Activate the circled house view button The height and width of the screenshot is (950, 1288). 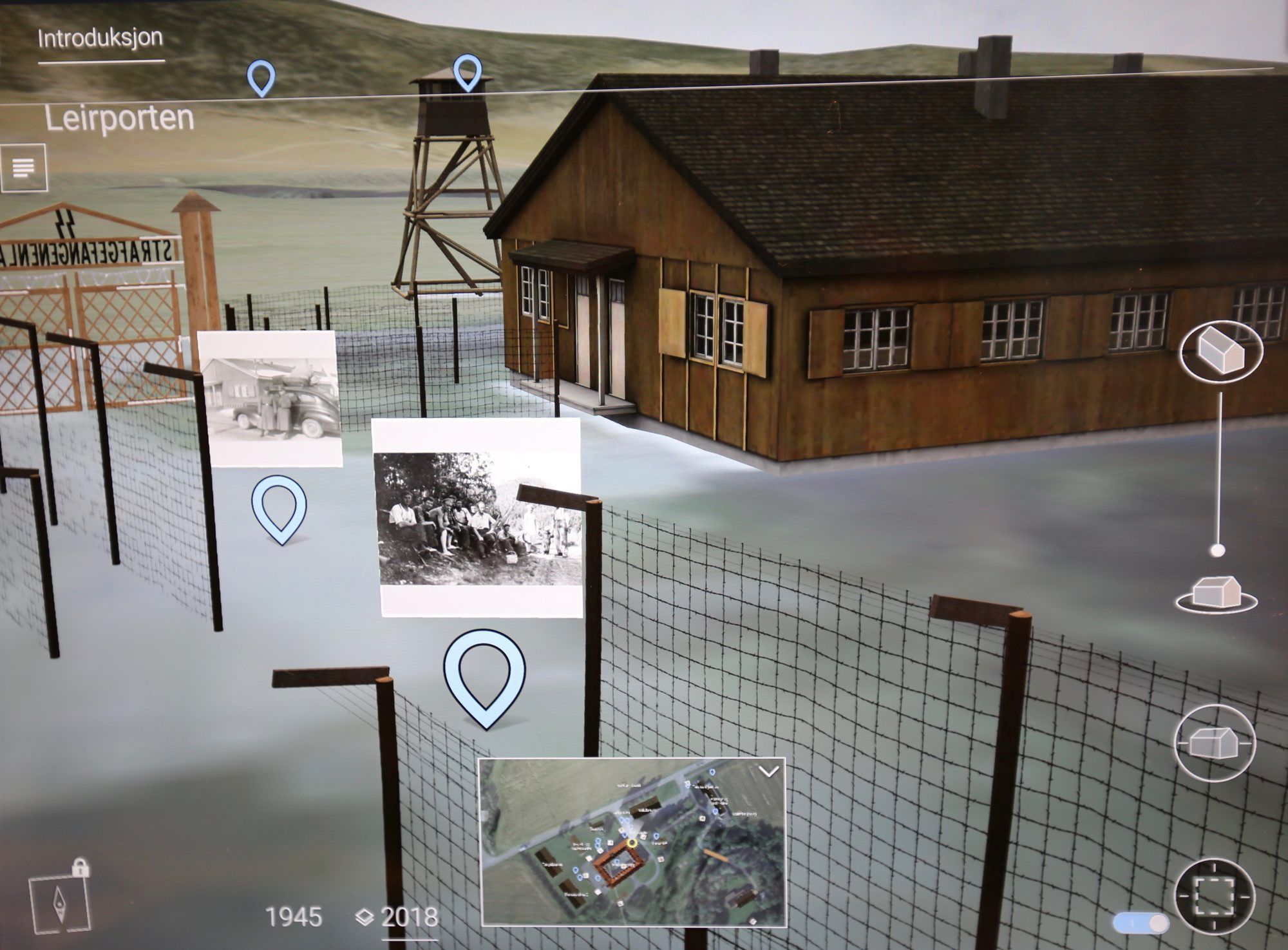click(x=1215, y=743)
